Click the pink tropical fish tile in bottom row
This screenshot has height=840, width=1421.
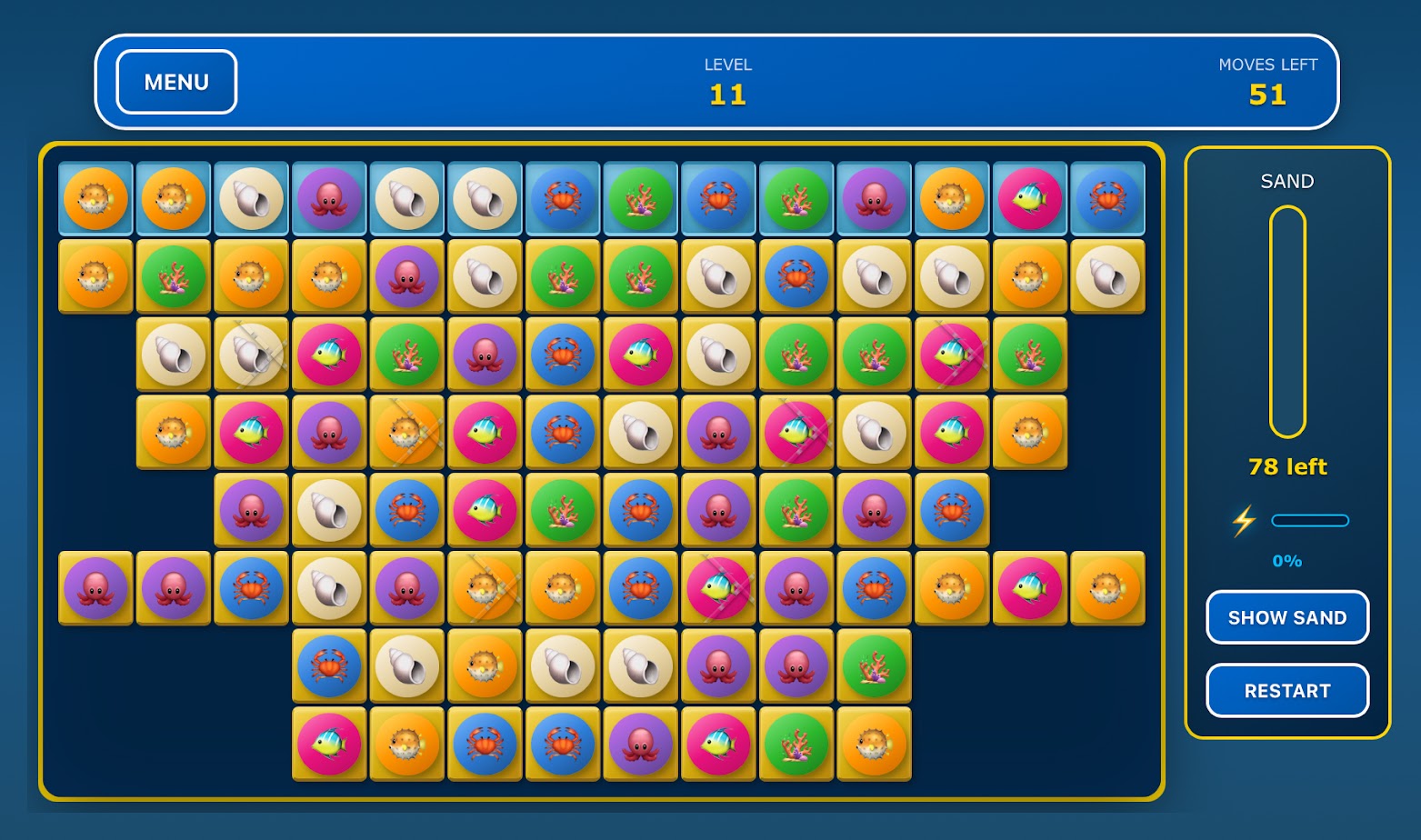tap(328, 744)
